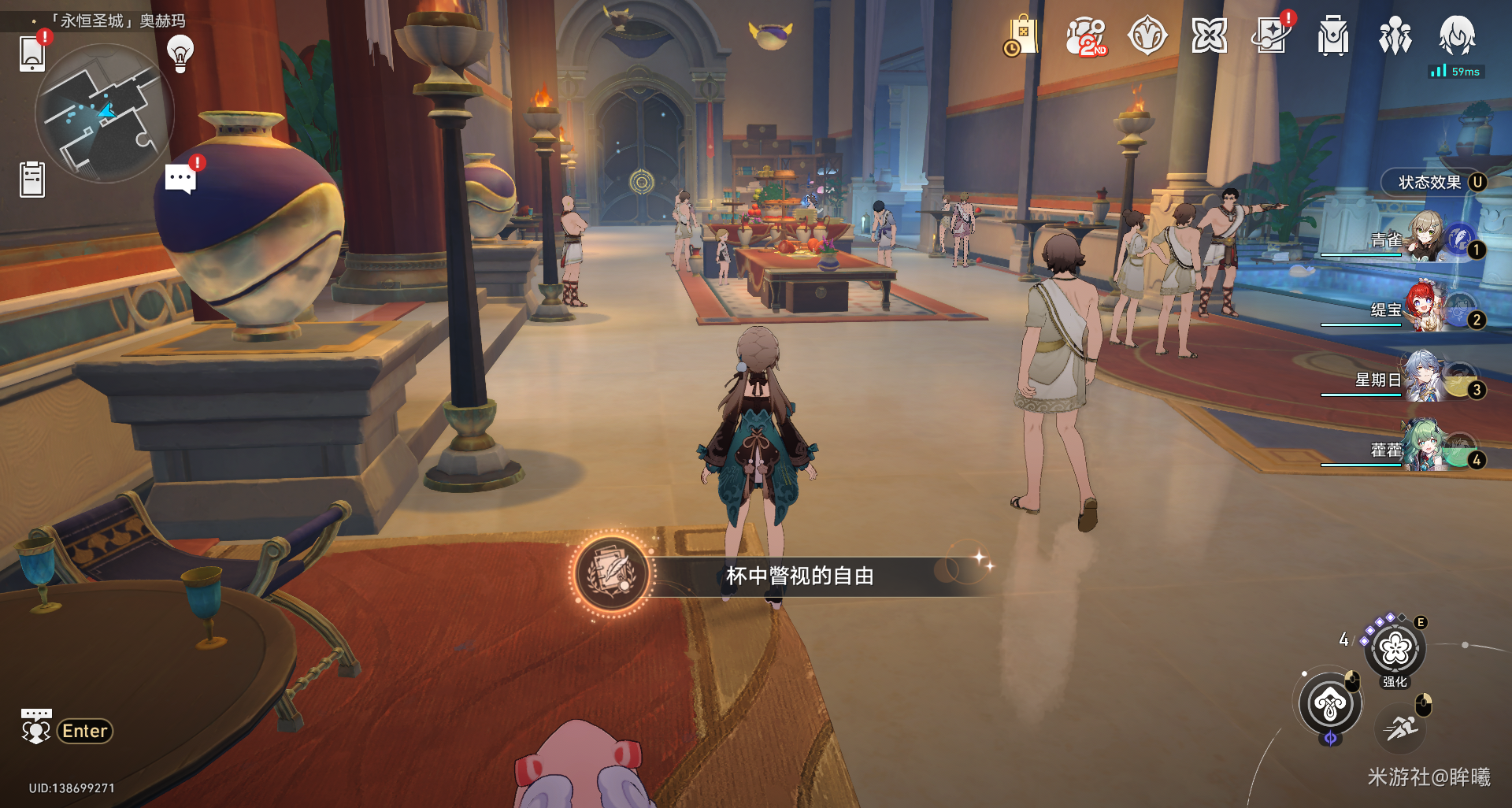The height and width of the screenshot is (808, 1512).
Task: Open the minimap
Action: (103, 113)
